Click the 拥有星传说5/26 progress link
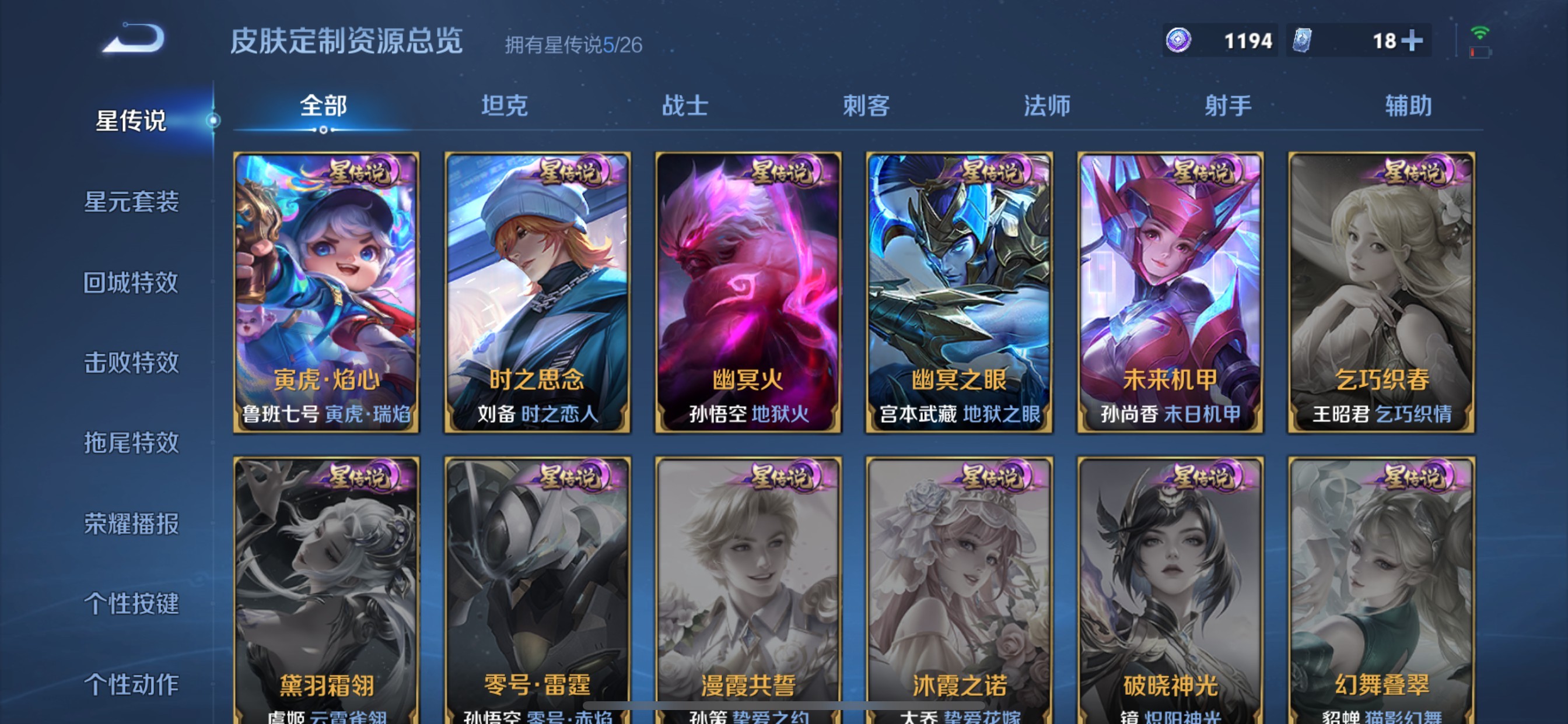The image size is (1568, 724). click(x=575, y=43)
